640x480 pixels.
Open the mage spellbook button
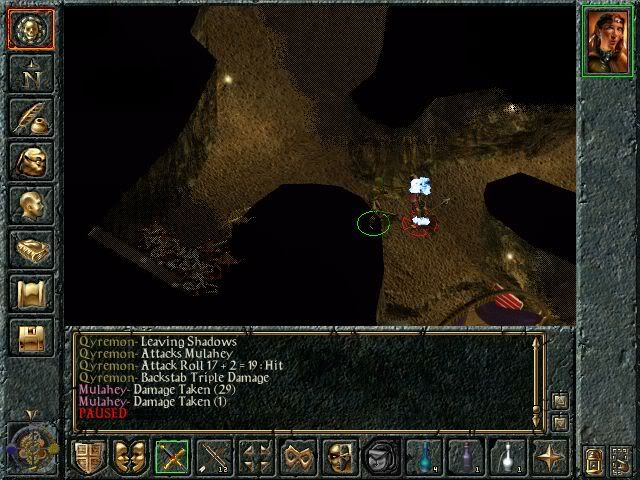pyautogui.click(x=30, y=249)
